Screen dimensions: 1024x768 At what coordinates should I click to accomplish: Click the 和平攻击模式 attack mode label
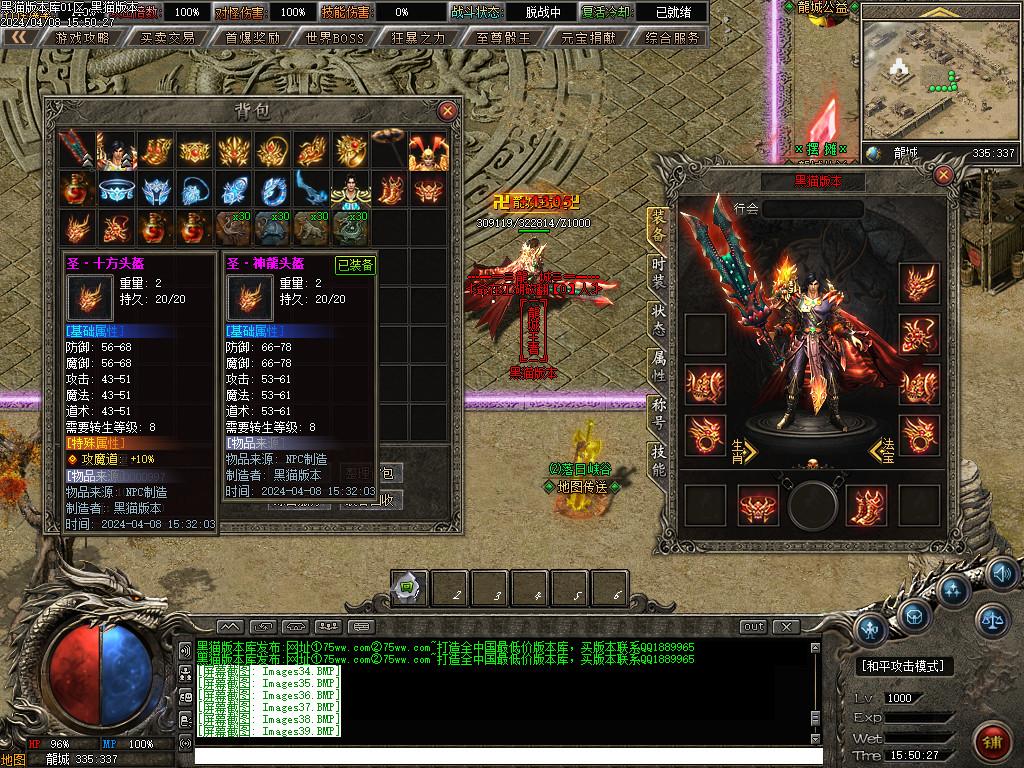coord(906,666)
